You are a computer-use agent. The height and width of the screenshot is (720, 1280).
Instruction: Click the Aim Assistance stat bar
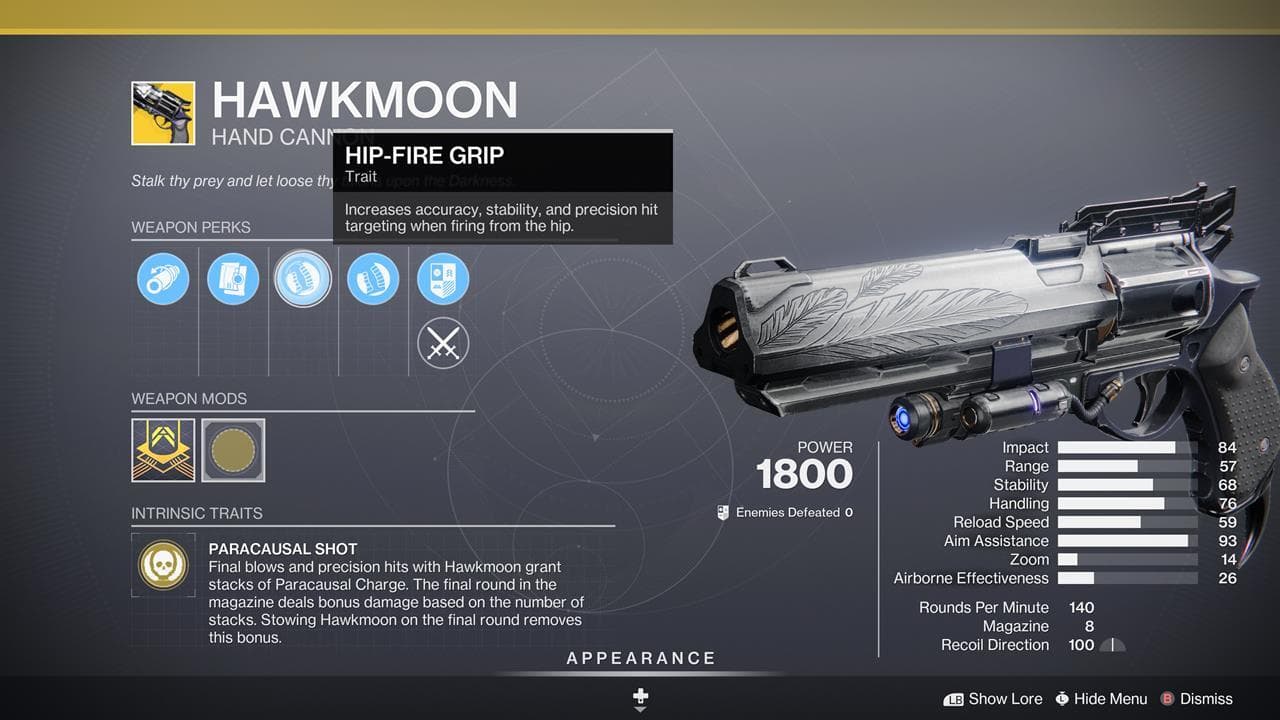coord(1128,541)
